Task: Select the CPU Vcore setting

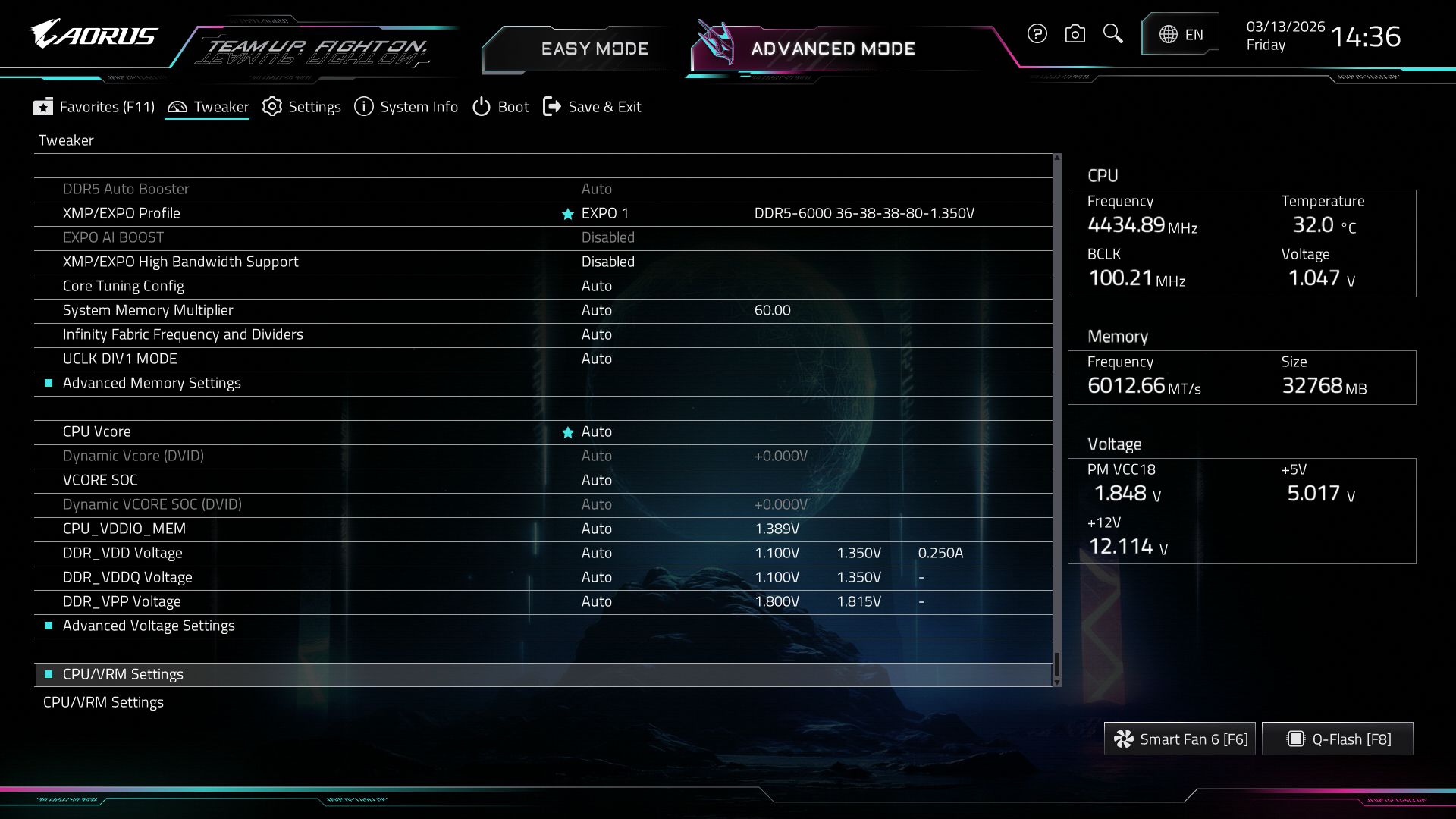Action: coord(97,431)
